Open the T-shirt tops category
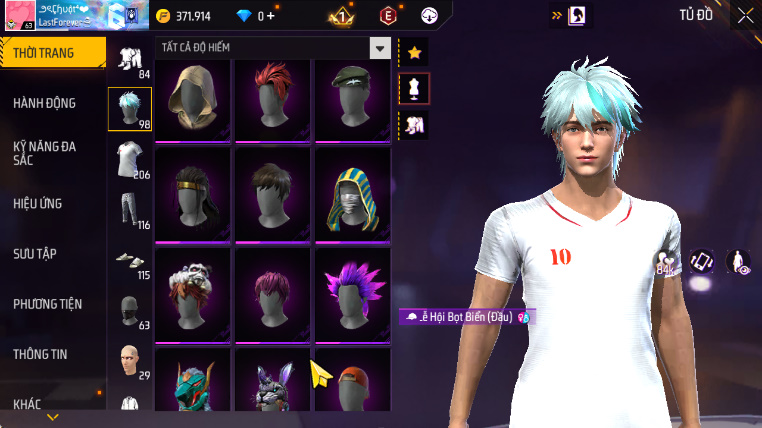 (x=127, y=159)
